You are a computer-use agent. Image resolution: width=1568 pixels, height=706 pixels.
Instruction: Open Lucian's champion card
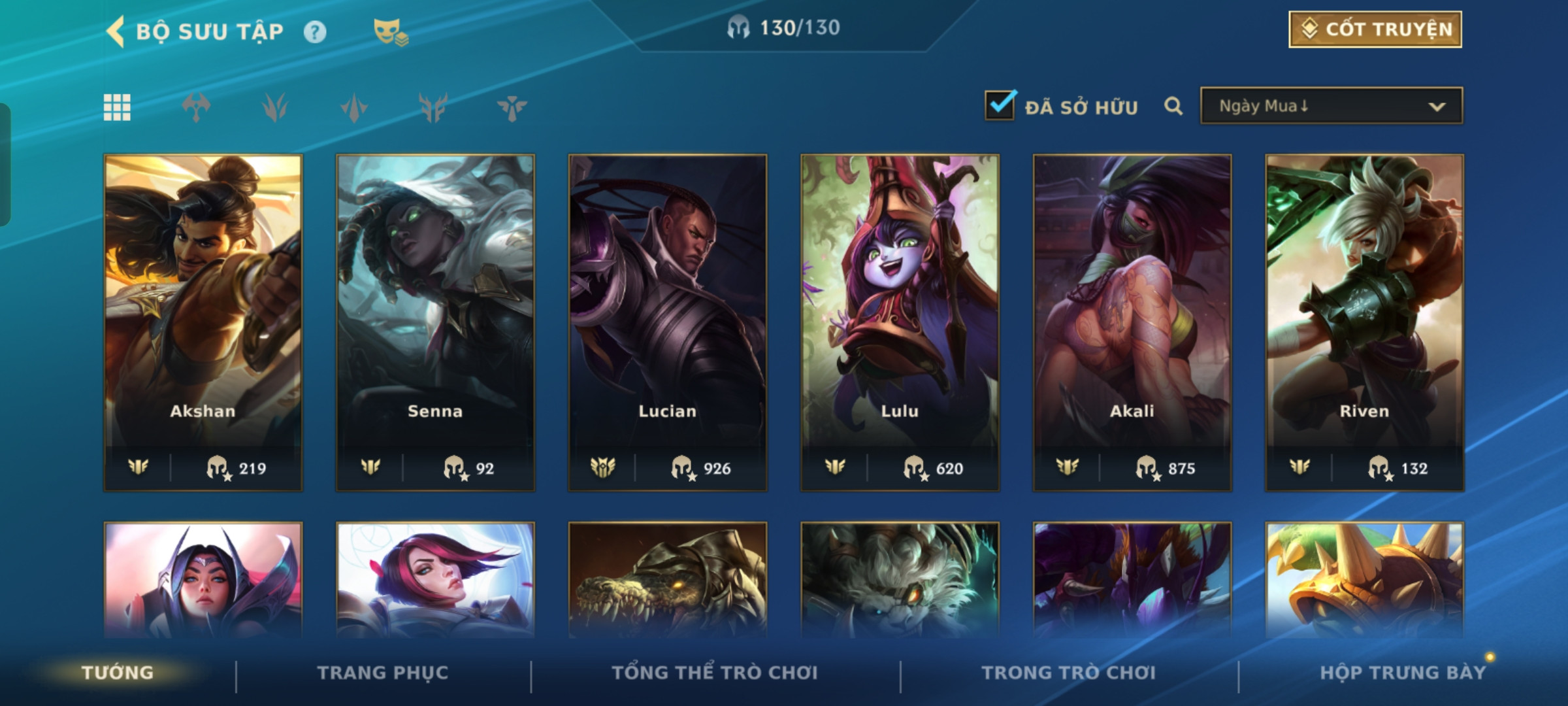667,322
